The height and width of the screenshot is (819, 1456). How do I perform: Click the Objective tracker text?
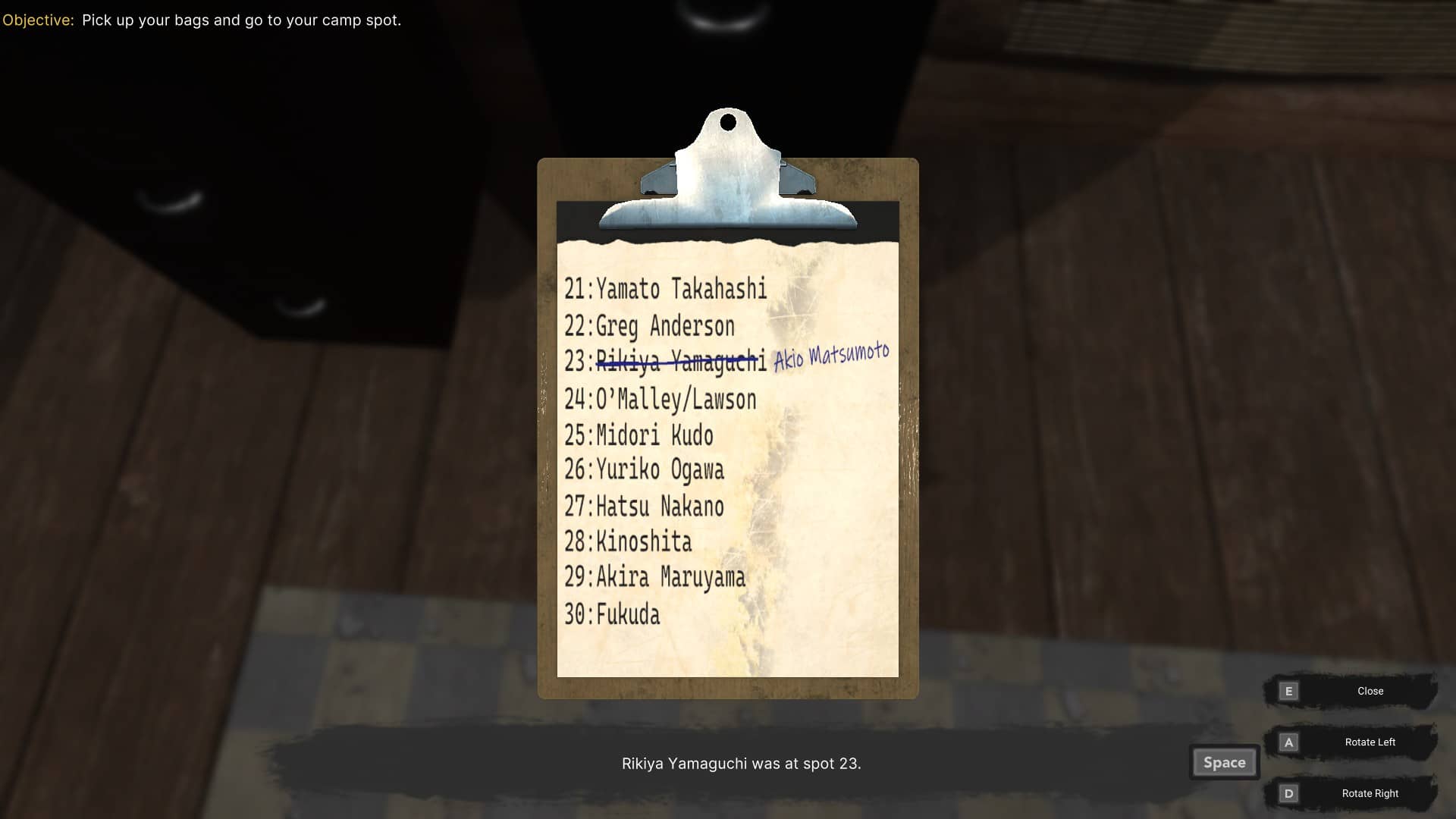[x=202, y=20]
